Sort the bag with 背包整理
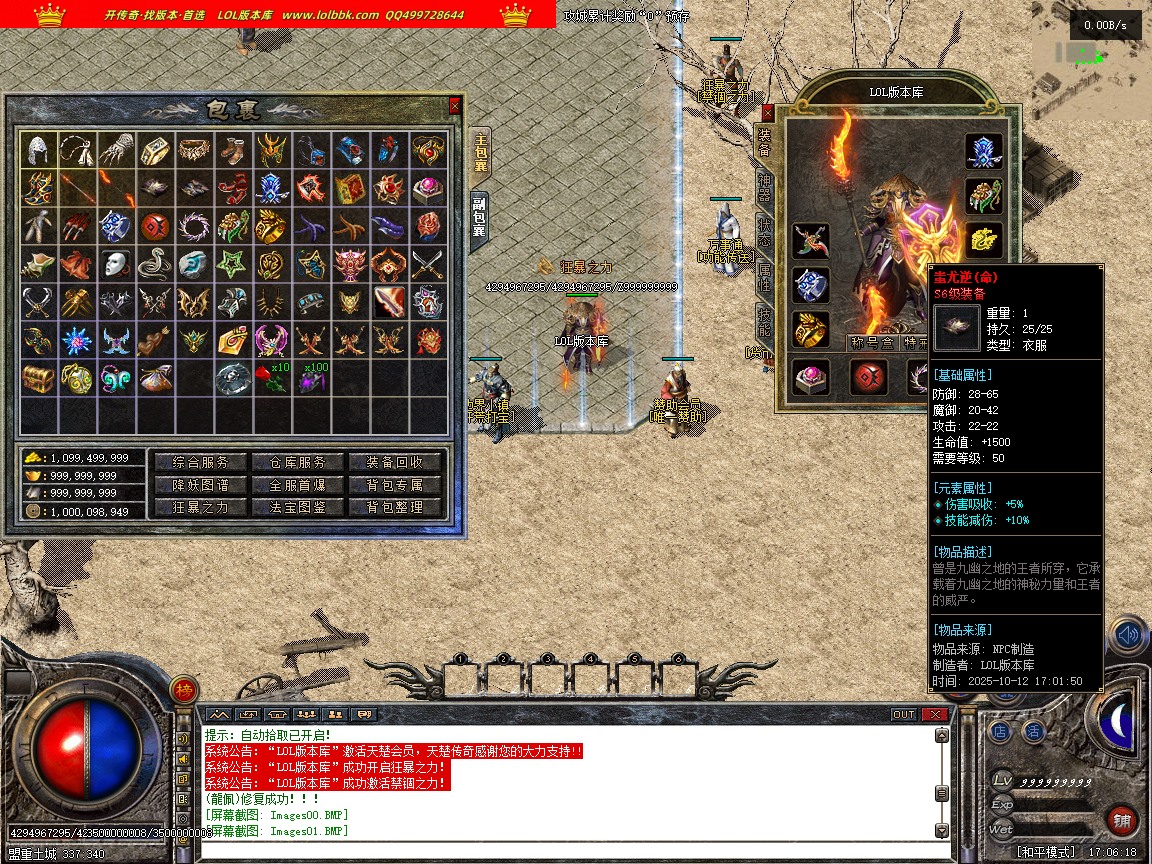The width and height of the screenshot is (1152, 864). (x=395, y=507)
